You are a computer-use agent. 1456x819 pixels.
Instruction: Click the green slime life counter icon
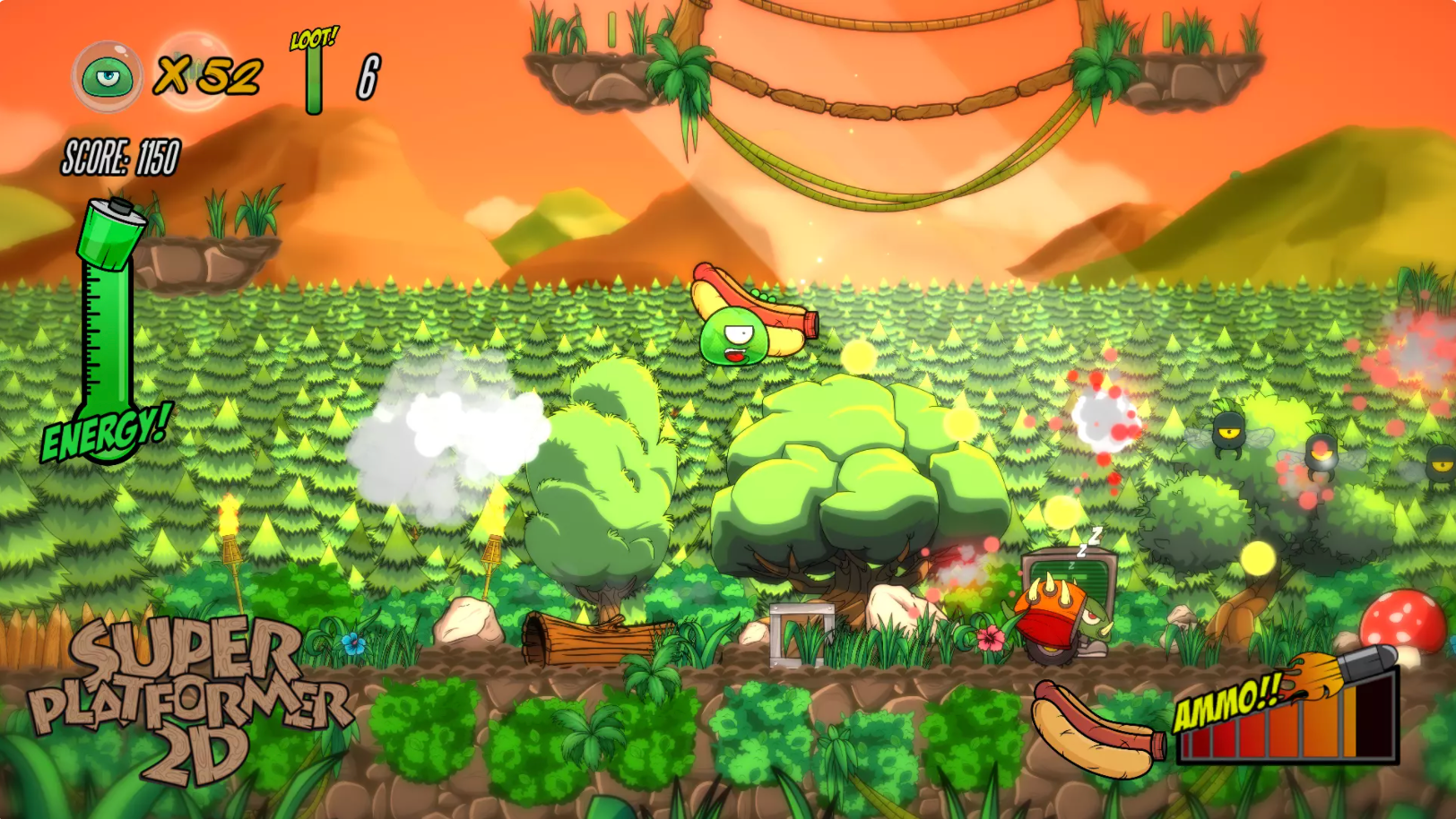[x=108, y=76]
